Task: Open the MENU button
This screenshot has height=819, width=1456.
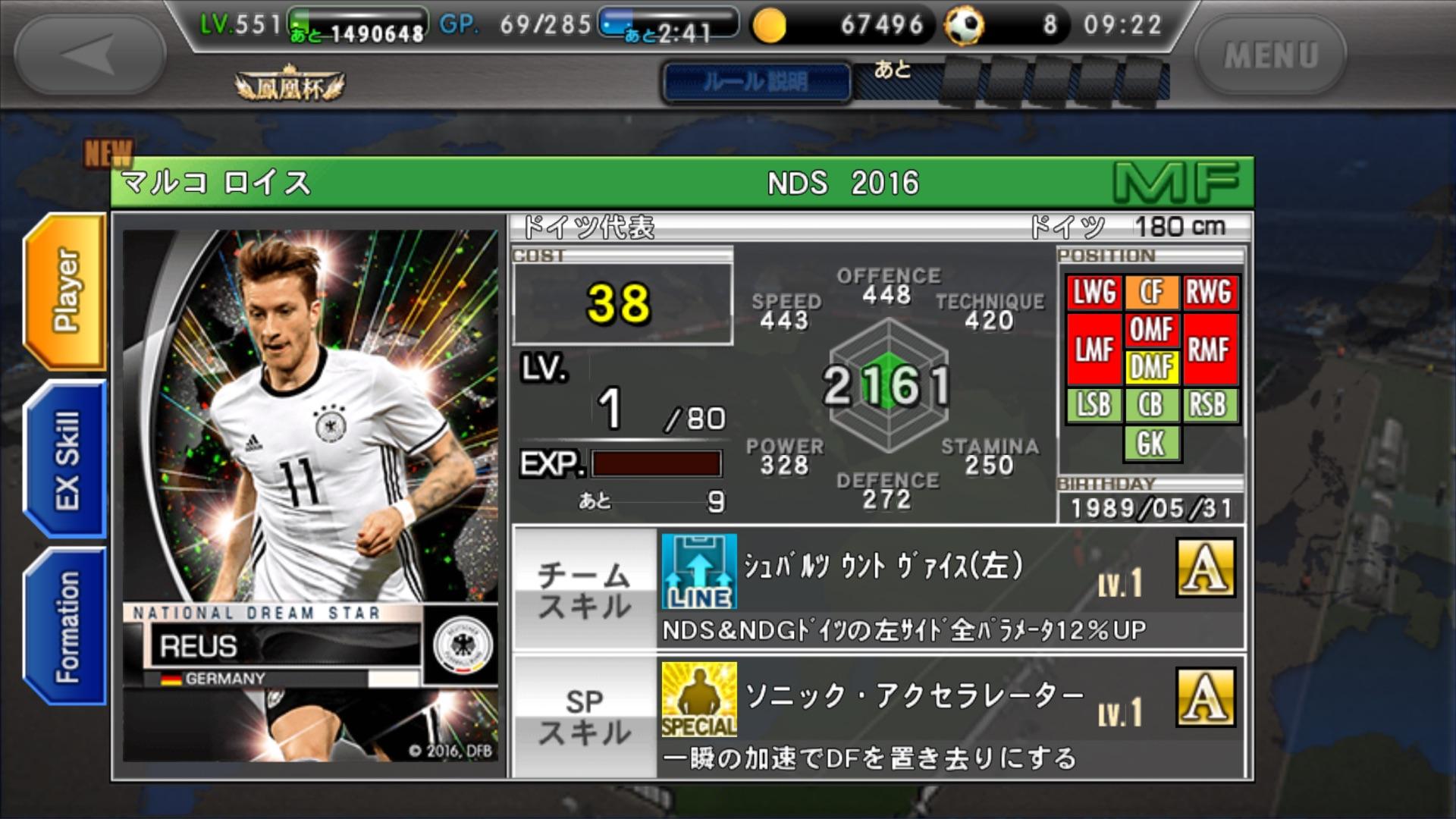Action: [1271, 55]
